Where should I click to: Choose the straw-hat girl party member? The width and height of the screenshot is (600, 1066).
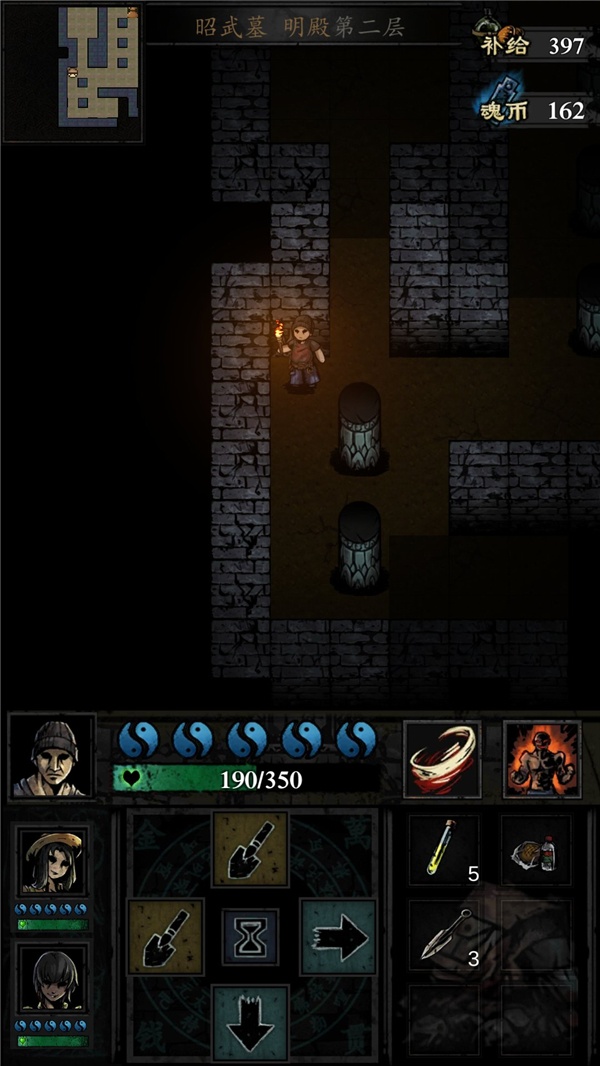coord(52,861)
